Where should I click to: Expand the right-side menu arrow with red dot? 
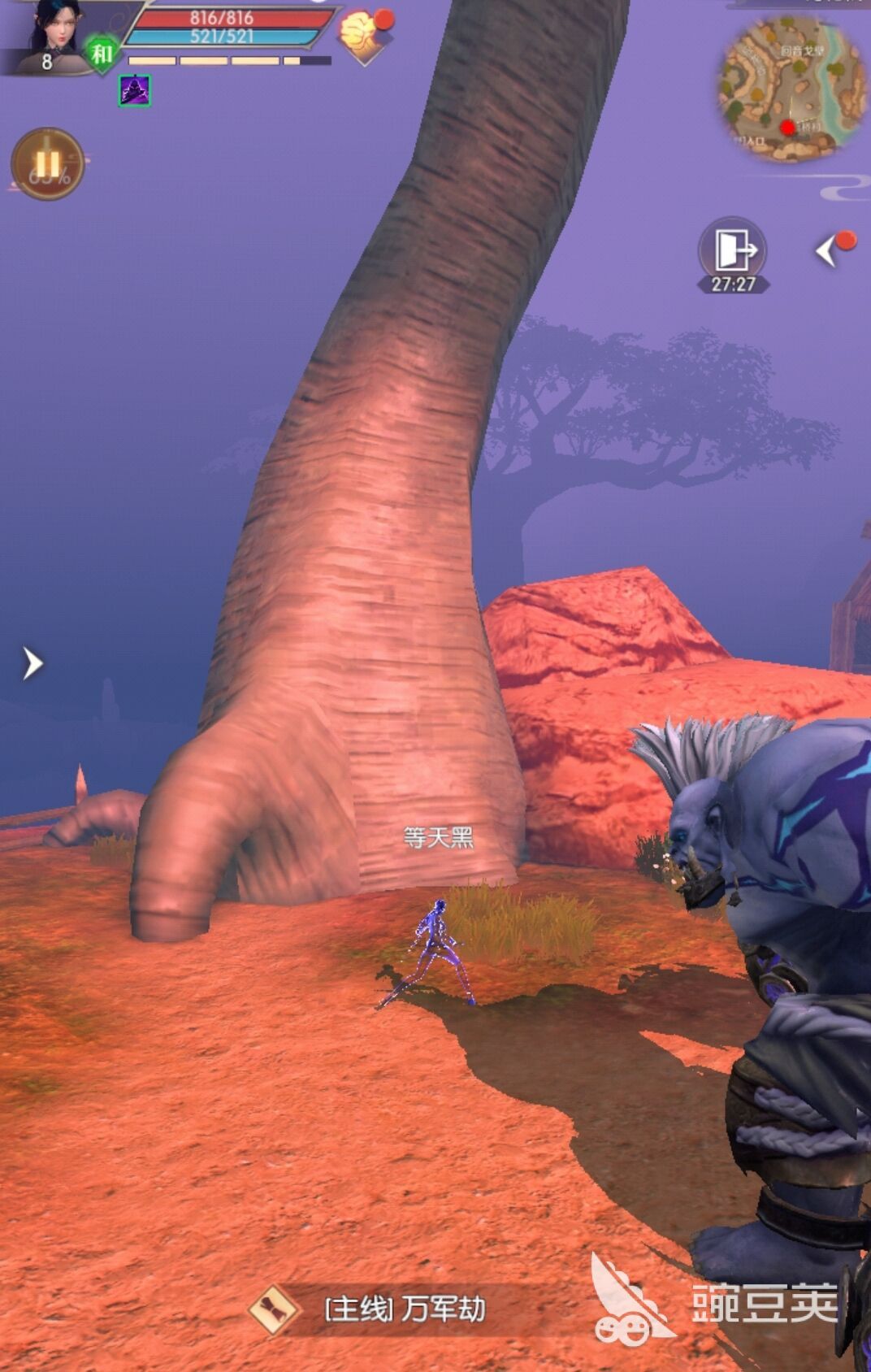coord(829,251)
